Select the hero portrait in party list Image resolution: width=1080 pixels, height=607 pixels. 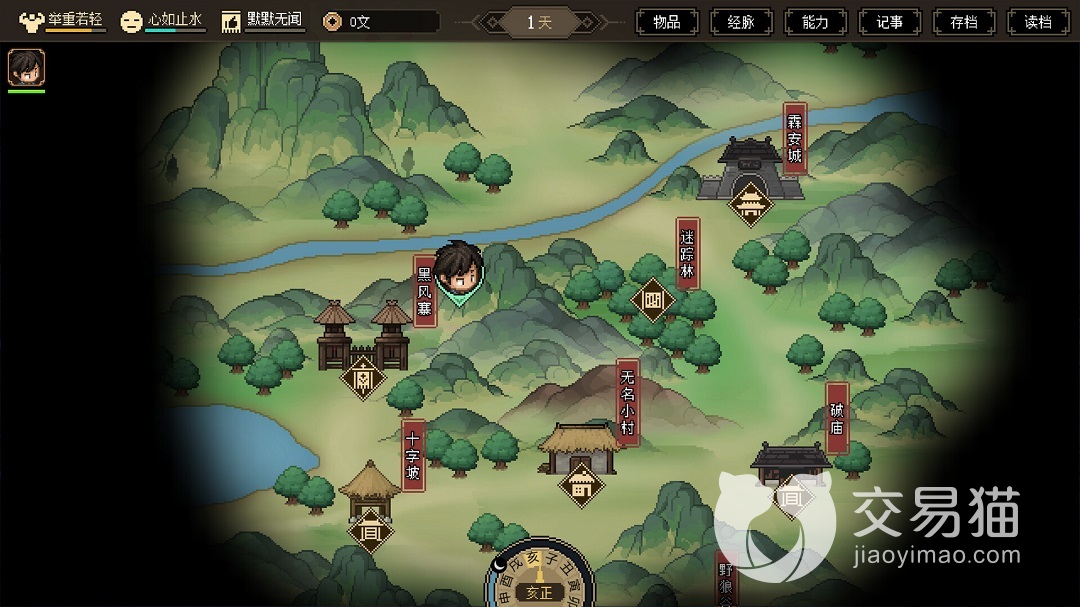click(x=26, y=67)
